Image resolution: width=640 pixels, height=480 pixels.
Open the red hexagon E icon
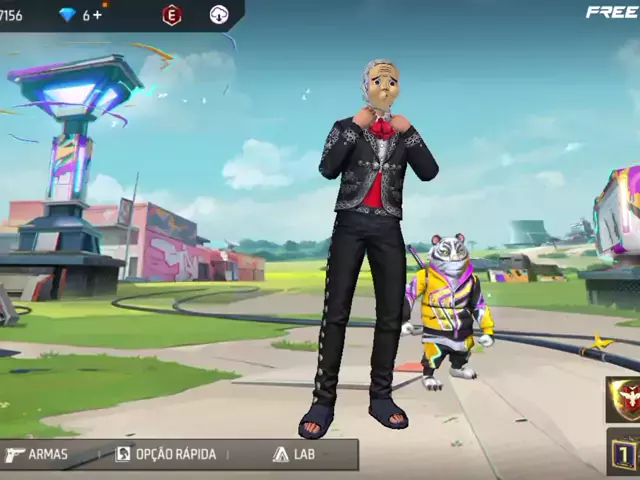[x=172, y=15]
